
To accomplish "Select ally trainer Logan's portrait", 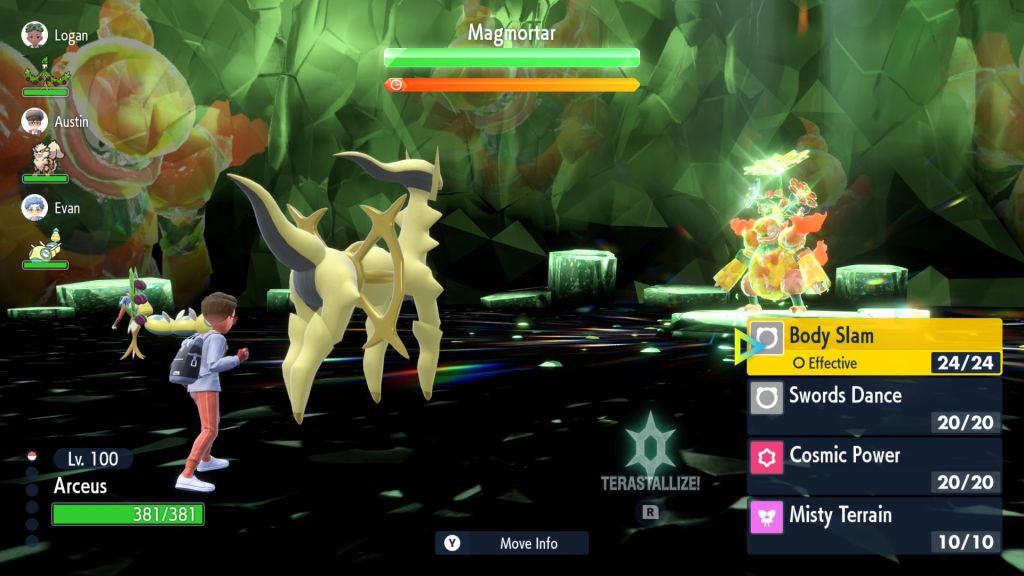I will (x=35, y=35).
